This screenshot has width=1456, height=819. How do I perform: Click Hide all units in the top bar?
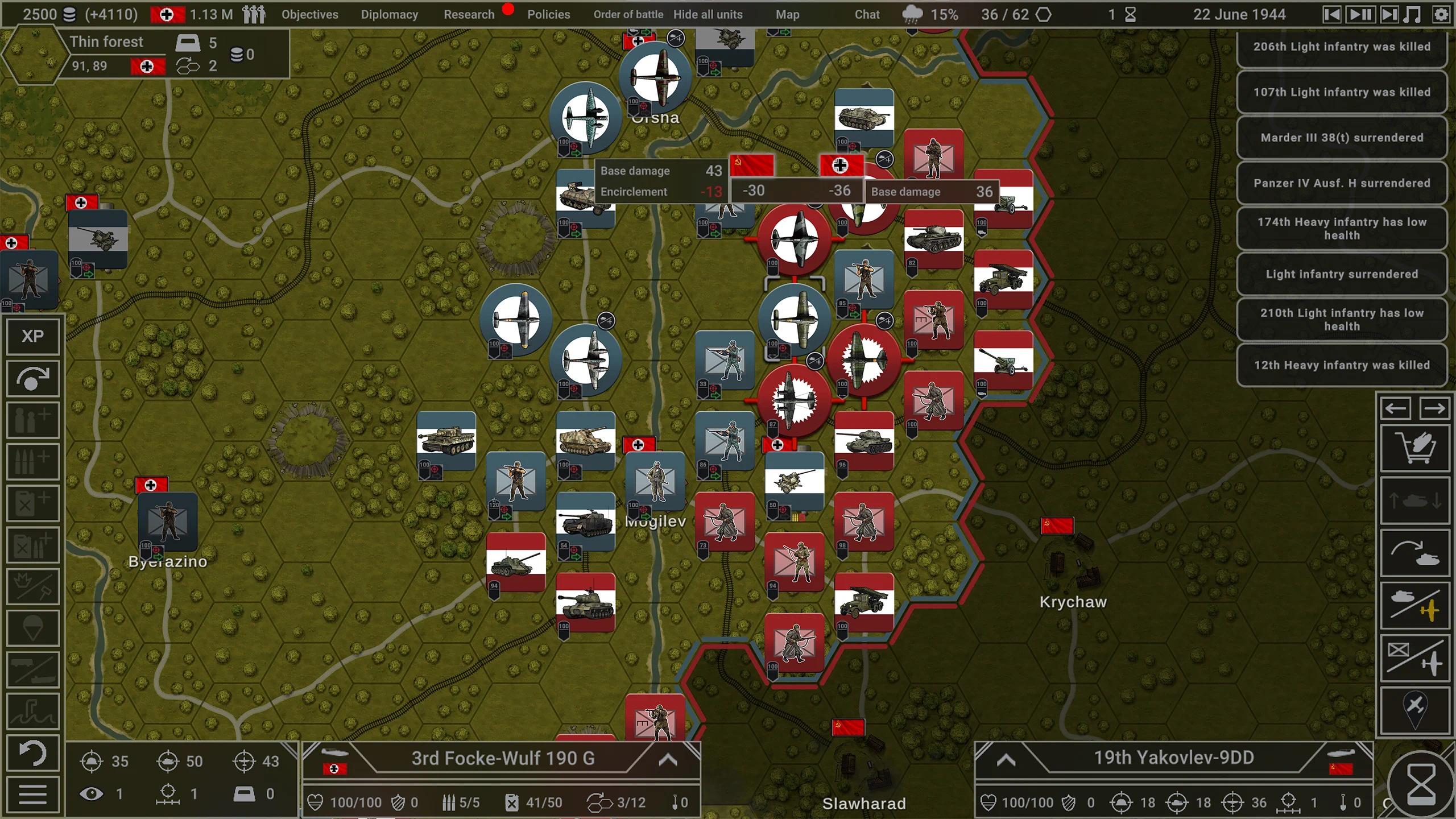pos(707,14)
